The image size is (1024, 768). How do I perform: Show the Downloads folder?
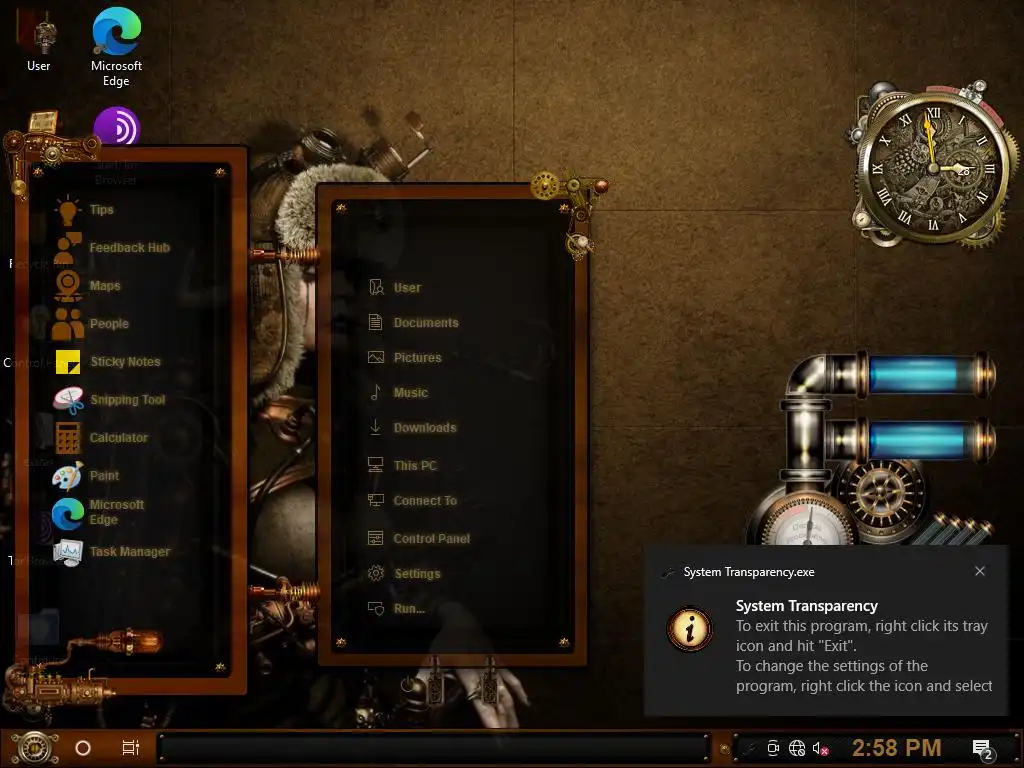click(x=424, y=428)
